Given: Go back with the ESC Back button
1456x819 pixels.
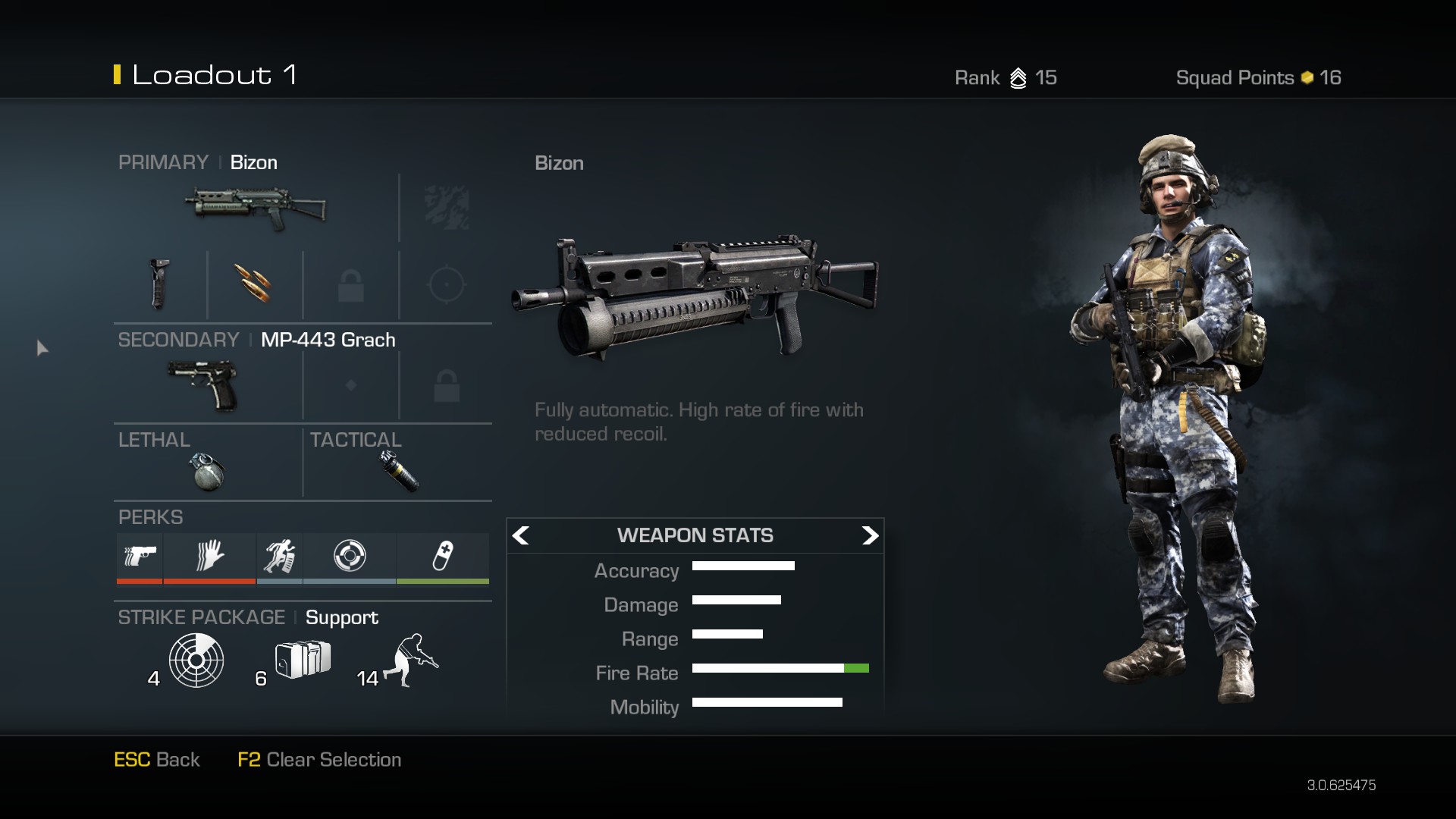Looking at the screenshot, I should click(x=157, y=760).
